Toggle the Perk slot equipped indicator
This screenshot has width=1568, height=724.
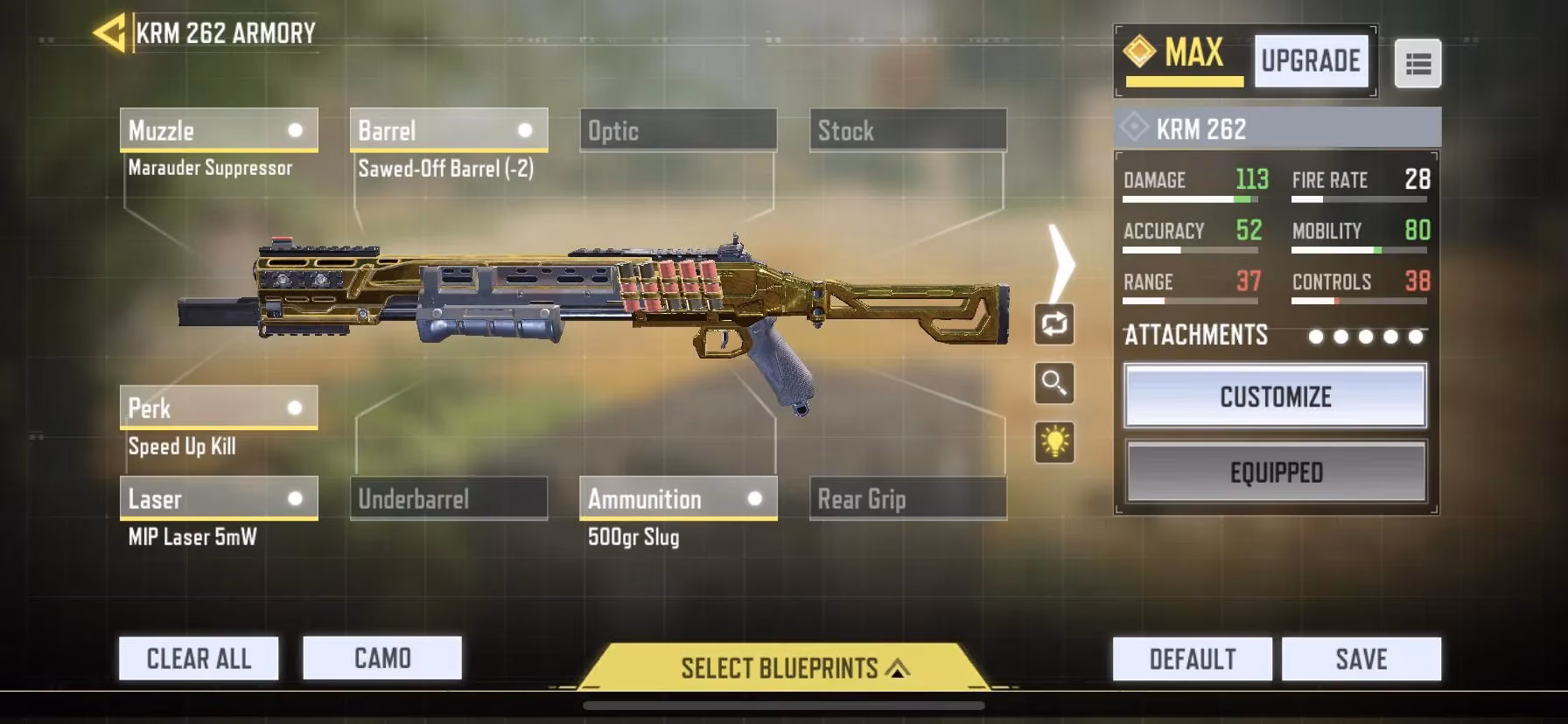(x=297, y=407)
